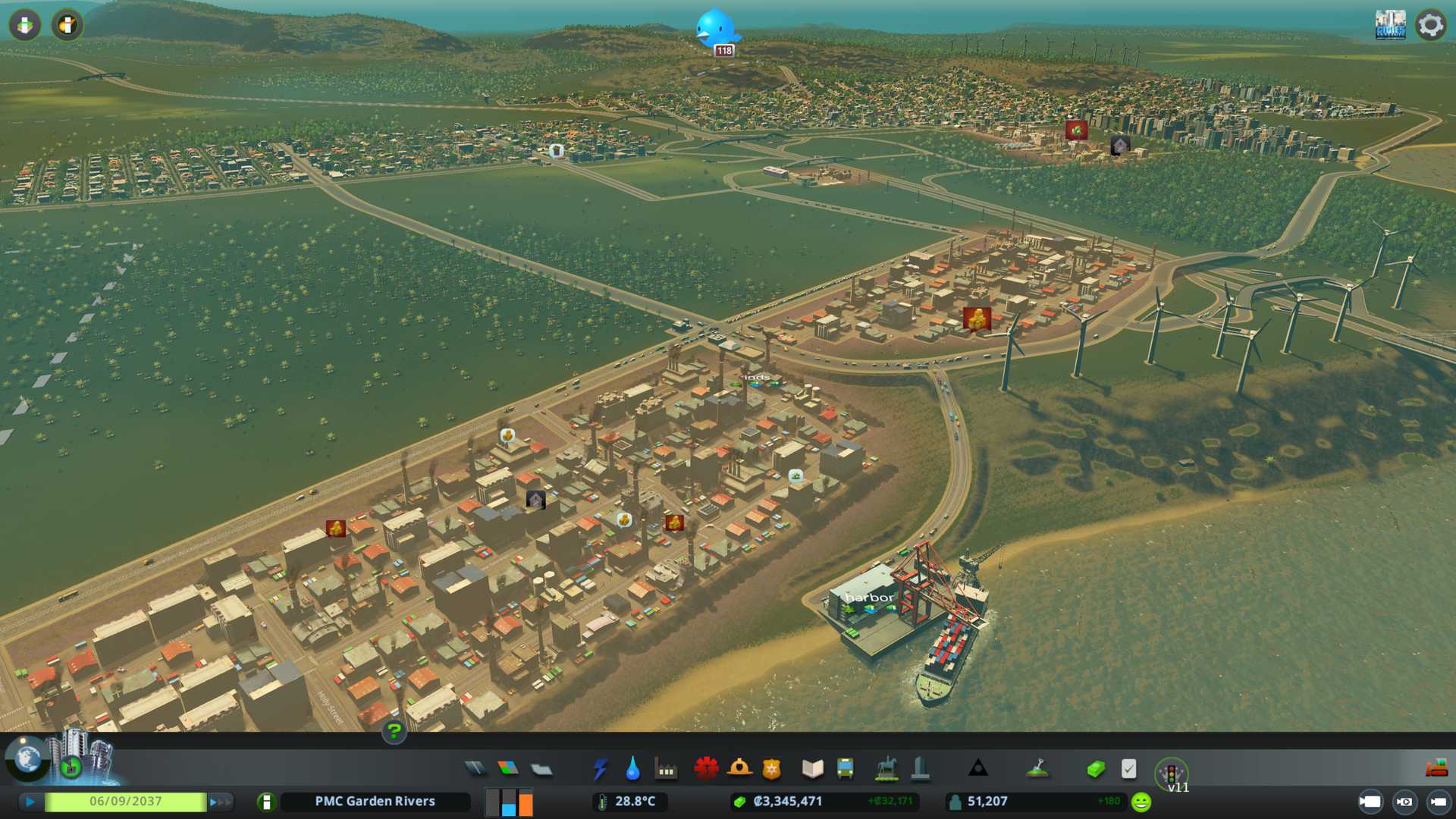The width and height of the screenshot is (1456, 819).
Task: Open the Education book menu
Action: [812, 769]
